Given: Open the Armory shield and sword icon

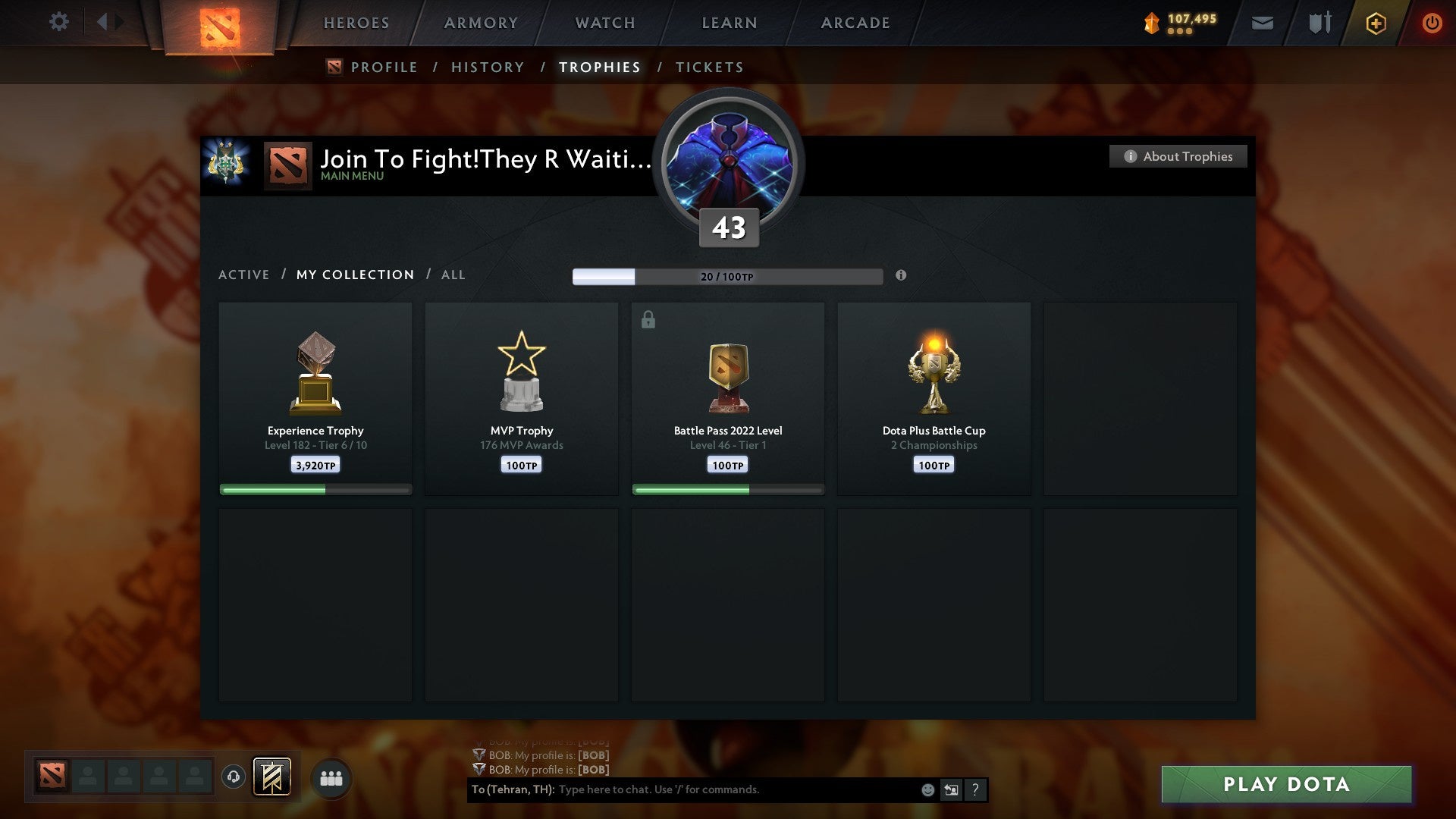Looking at the screenshot, I should (x=1319, y=23).
